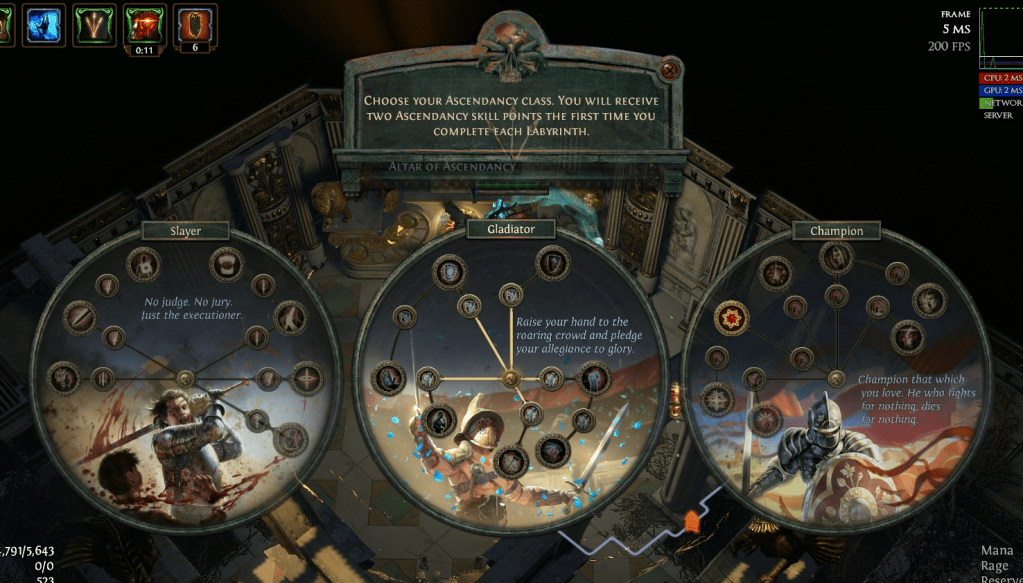This screenshot has width=1023, height=583.
Task: Pick the Champion ascendancy class
Action: 836,231
